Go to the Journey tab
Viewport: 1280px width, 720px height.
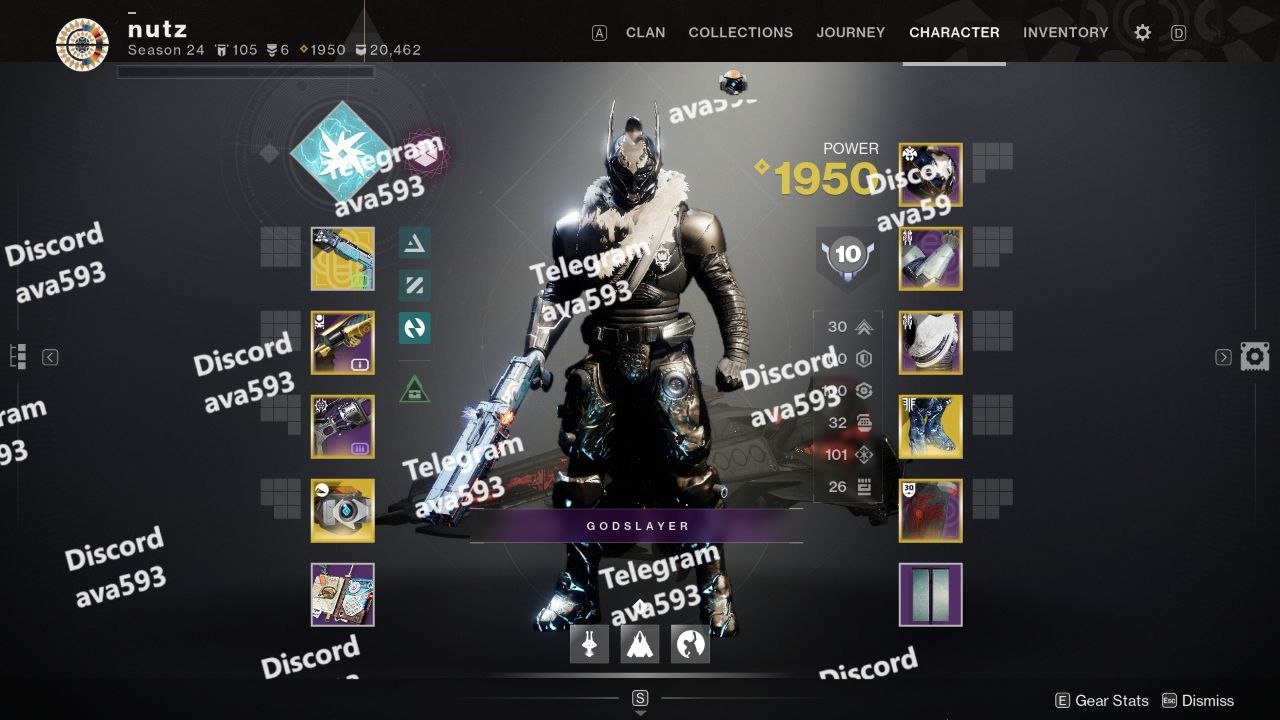coord(850,32)
